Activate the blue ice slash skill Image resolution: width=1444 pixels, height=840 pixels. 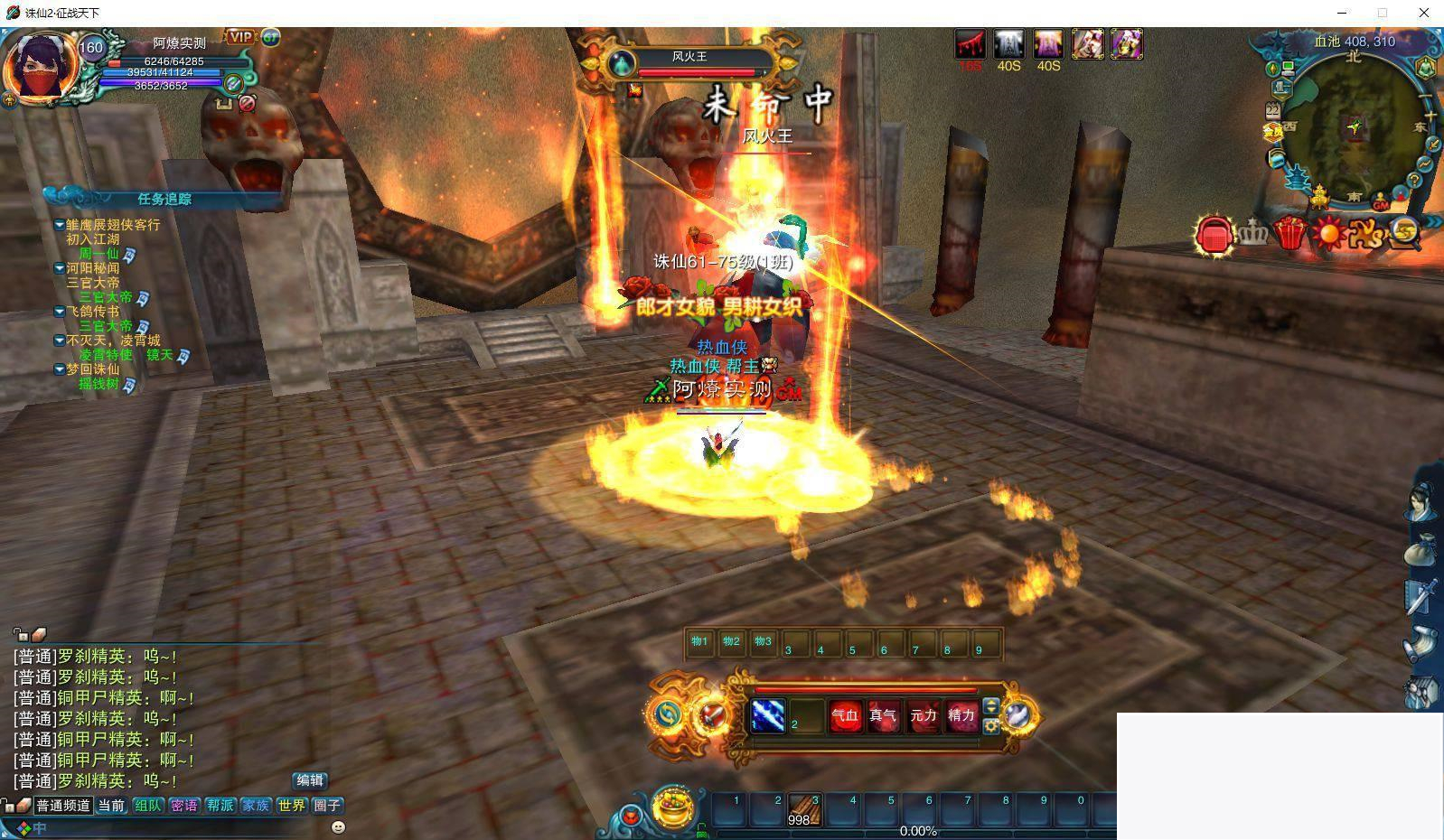tap(768, 716)
